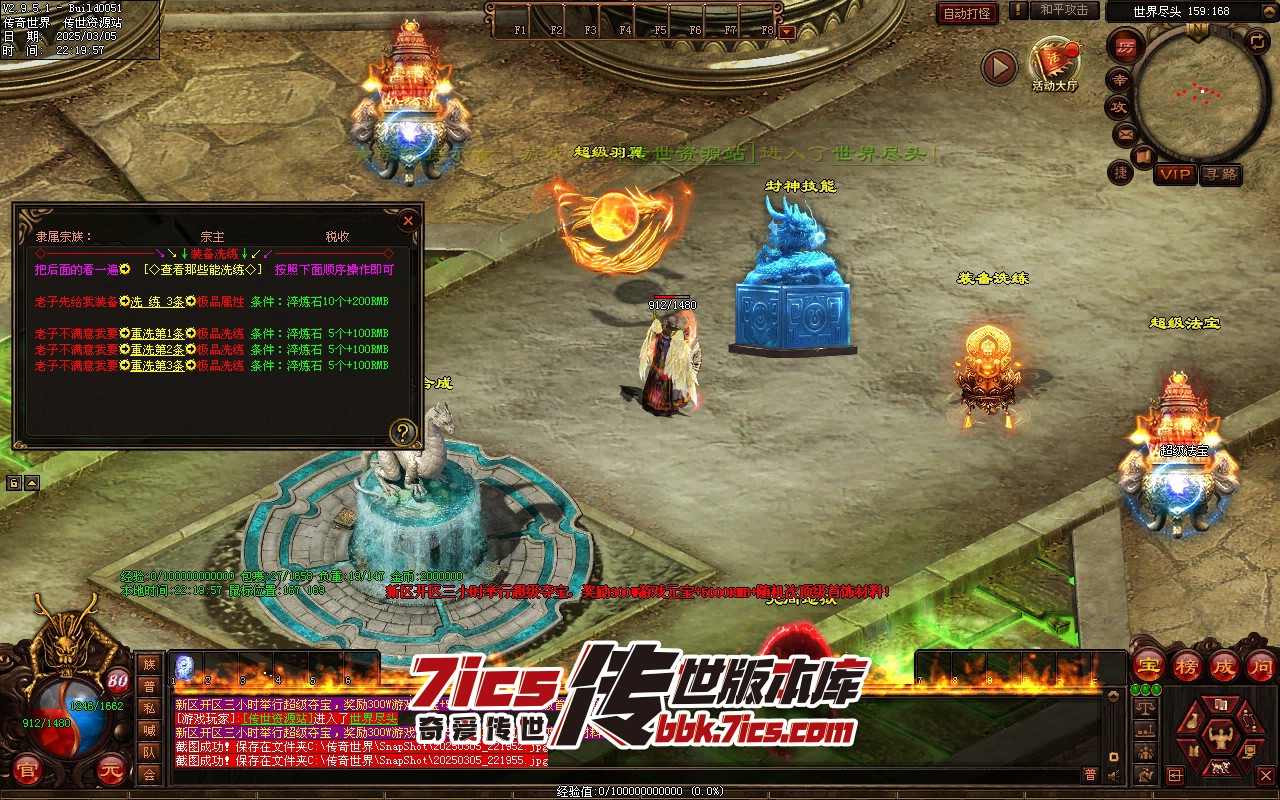Use the blue item in hotbar slot 1
Screen dimensions: 1280x800
pyautogui.click(x=185, y=666)
